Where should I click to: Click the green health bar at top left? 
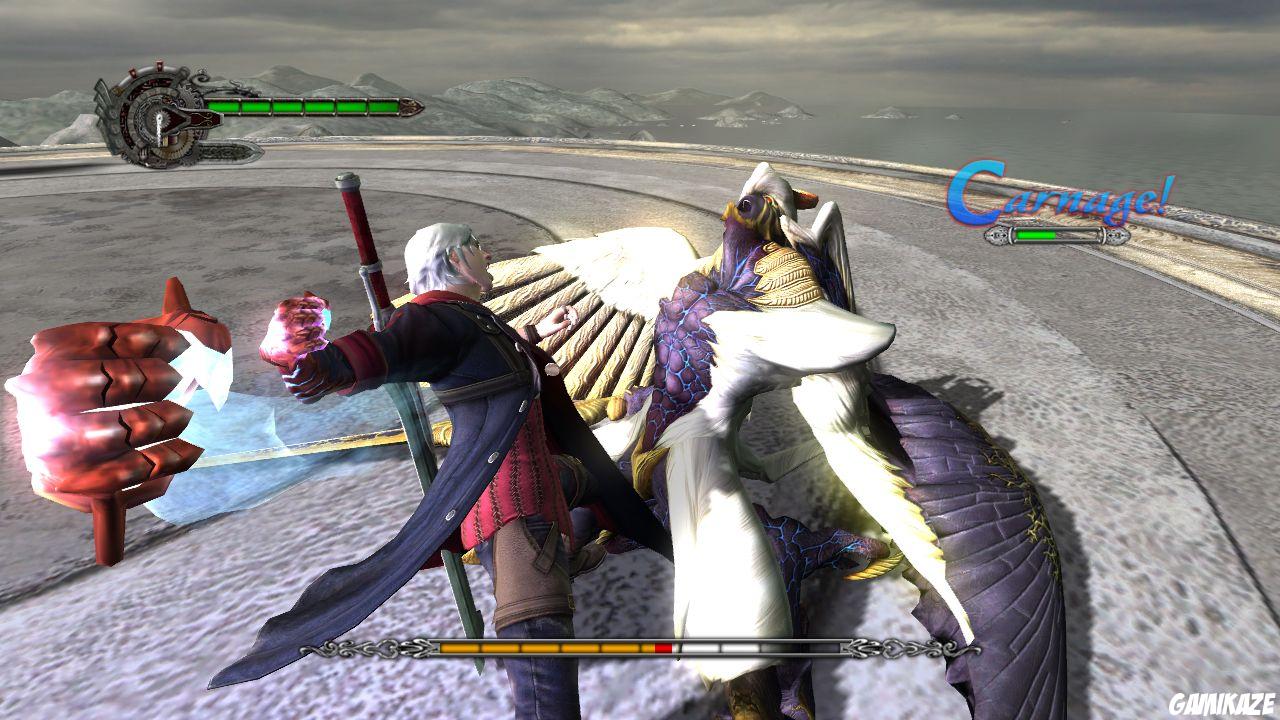tap(300, 105)
